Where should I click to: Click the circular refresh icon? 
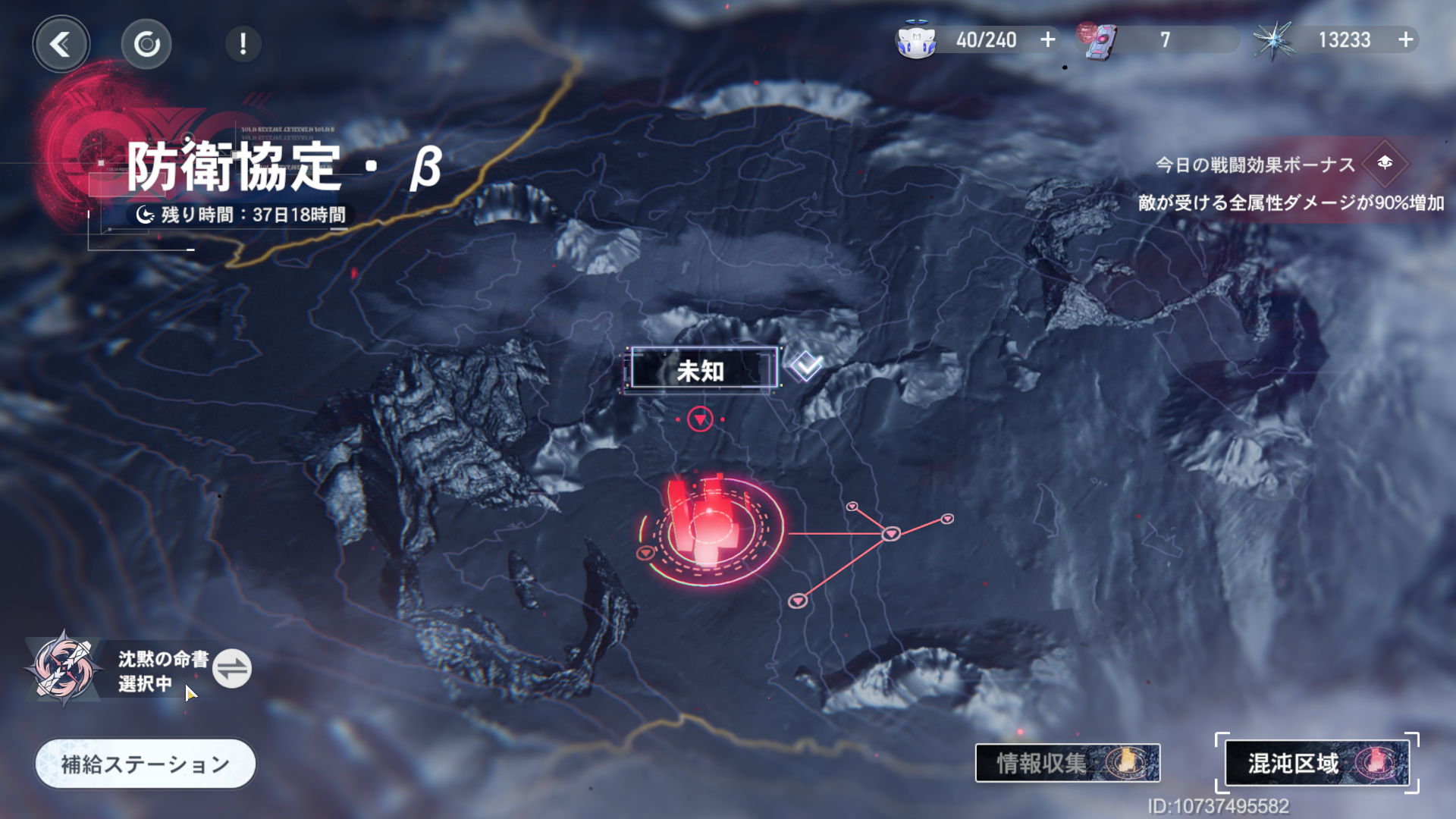tap(146, 44)
